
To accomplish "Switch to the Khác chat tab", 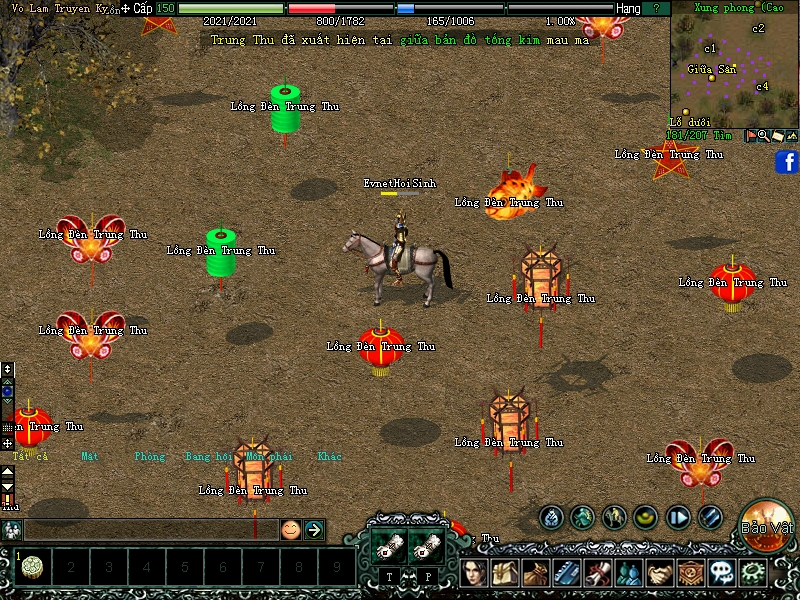I will tap(330, 457).
